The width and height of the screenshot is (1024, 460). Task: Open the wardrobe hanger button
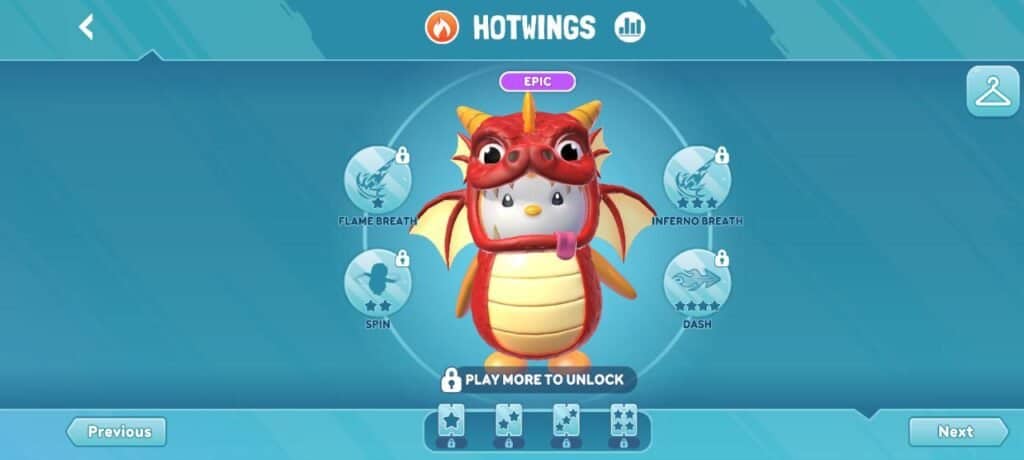[992, 92]
